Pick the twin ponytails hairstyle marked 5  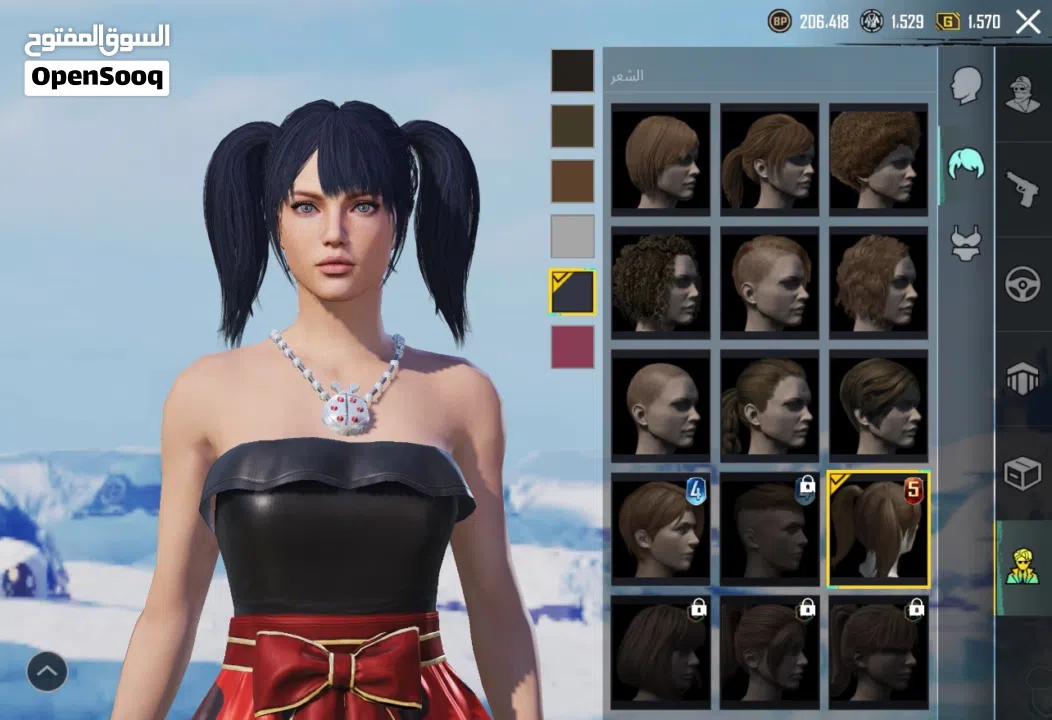(878, 529)
